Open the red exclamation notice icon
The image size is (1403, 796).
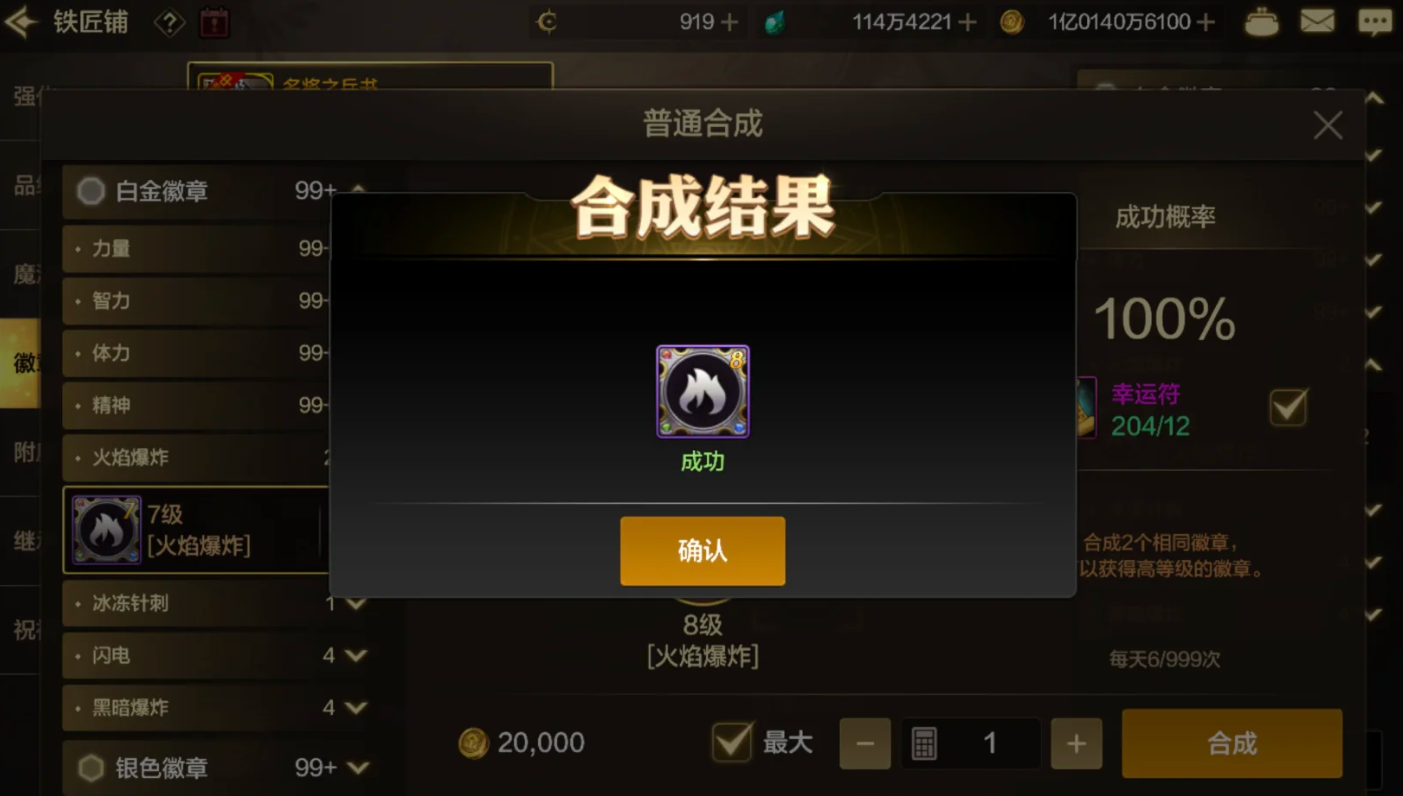[214, 23]
